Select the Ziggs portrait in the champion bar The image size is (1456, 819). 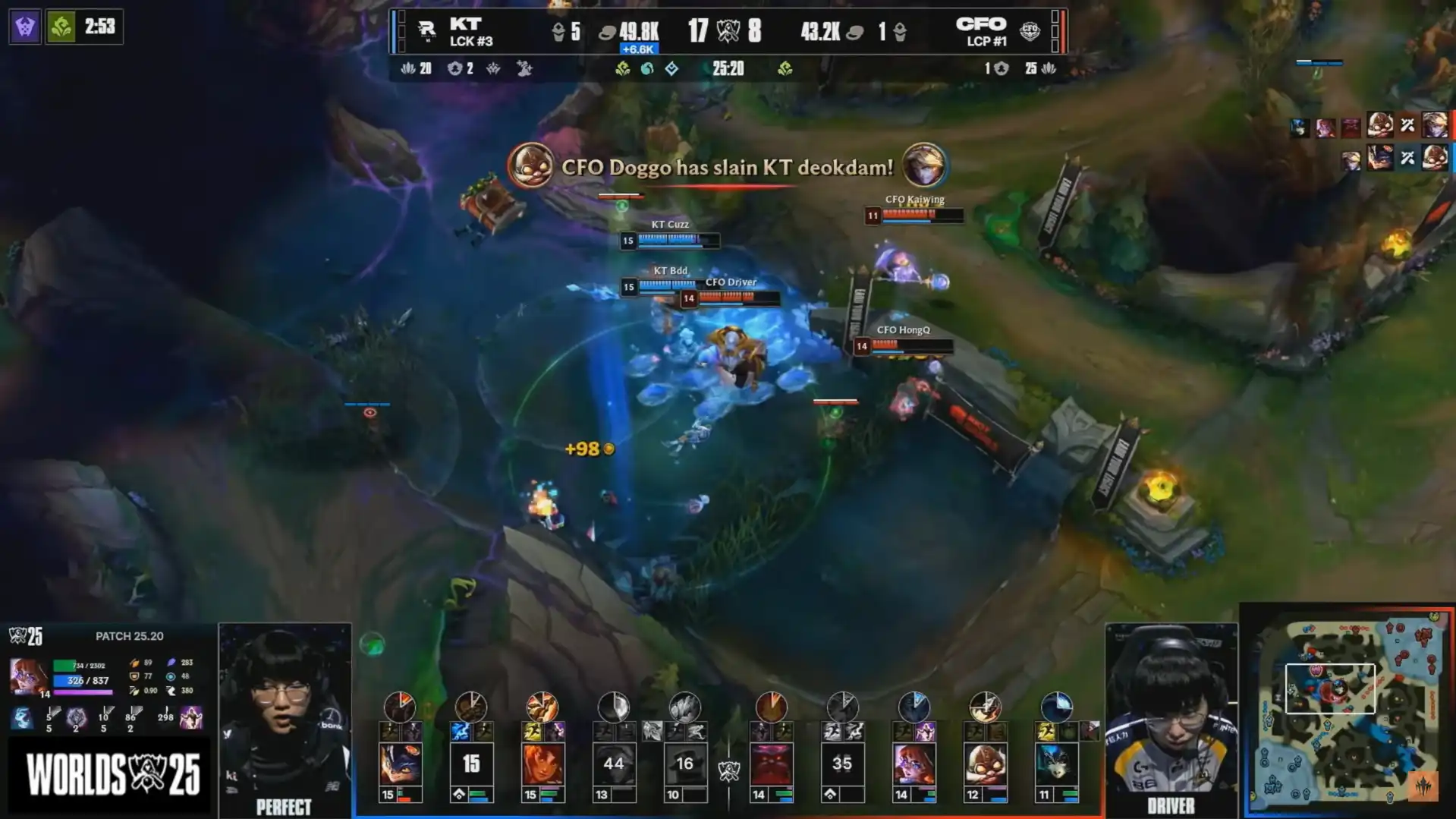click(x=985, y=764)
